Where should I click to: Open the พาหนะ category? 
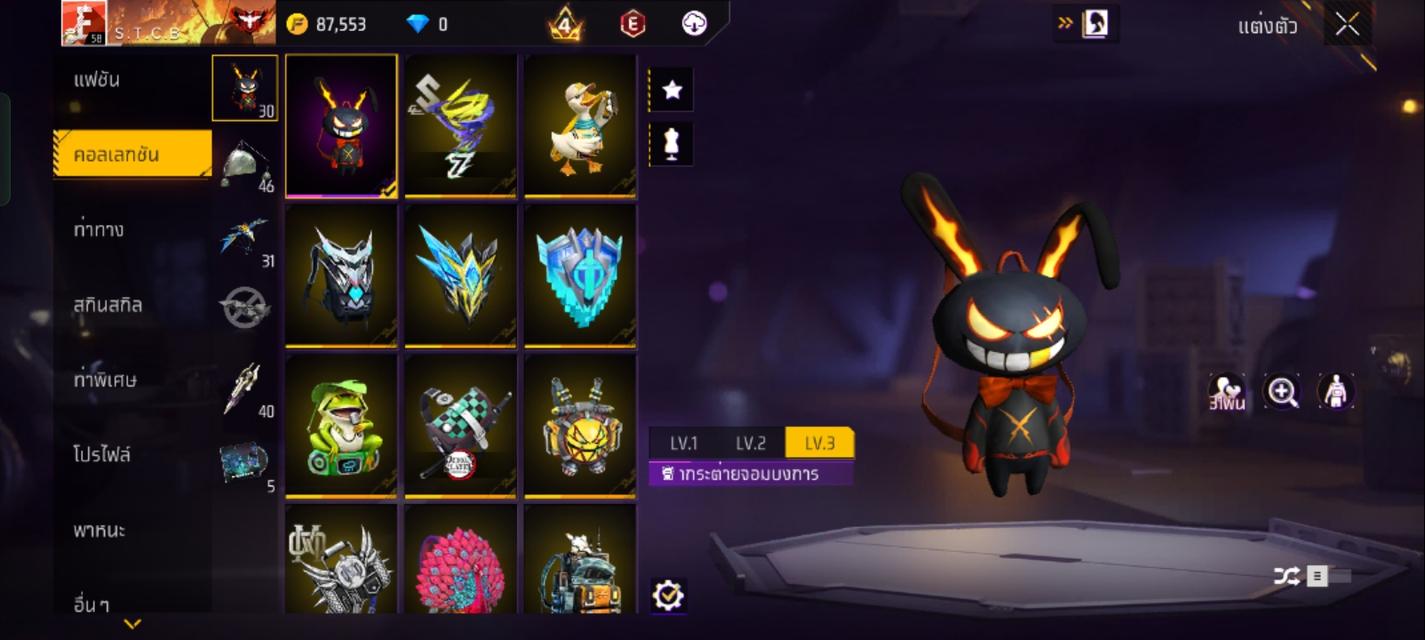click(99, 530)
